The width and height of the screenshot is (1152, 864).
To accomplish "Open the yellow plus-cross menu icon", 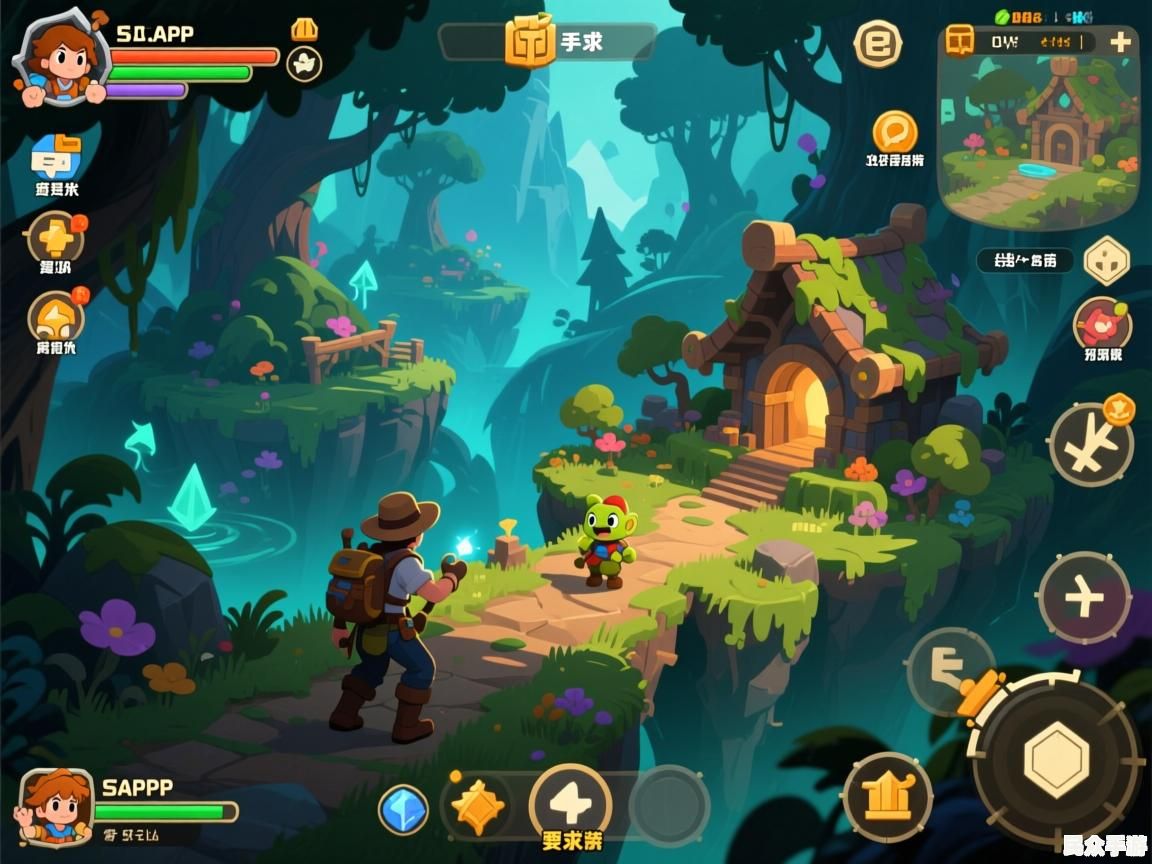I will click(x=56, y=237).
